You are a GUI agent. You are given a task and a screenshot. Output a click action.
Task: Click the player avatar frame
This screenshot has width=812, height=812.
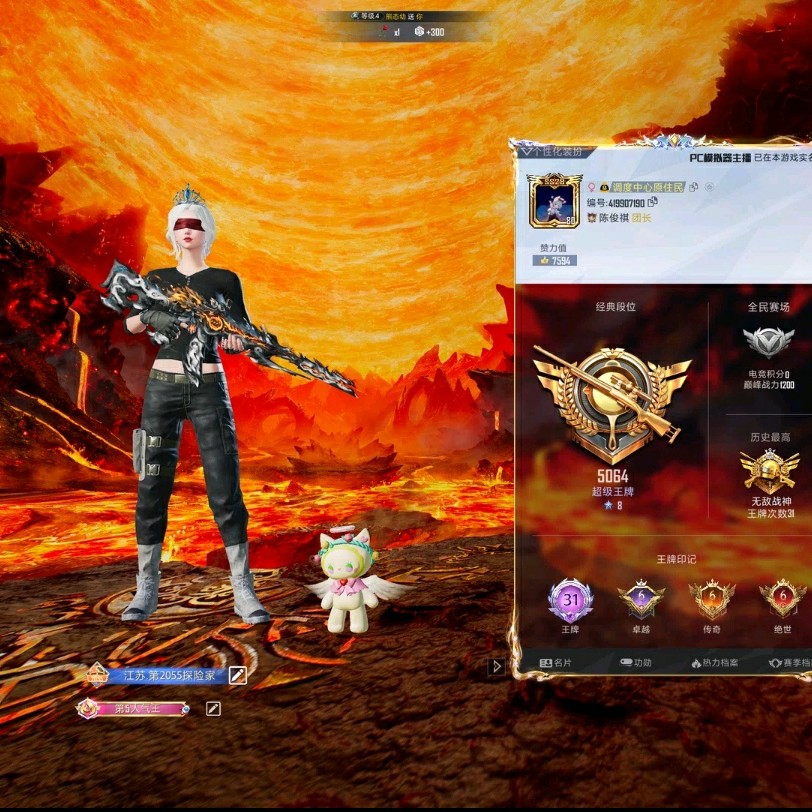coord(552,199)
